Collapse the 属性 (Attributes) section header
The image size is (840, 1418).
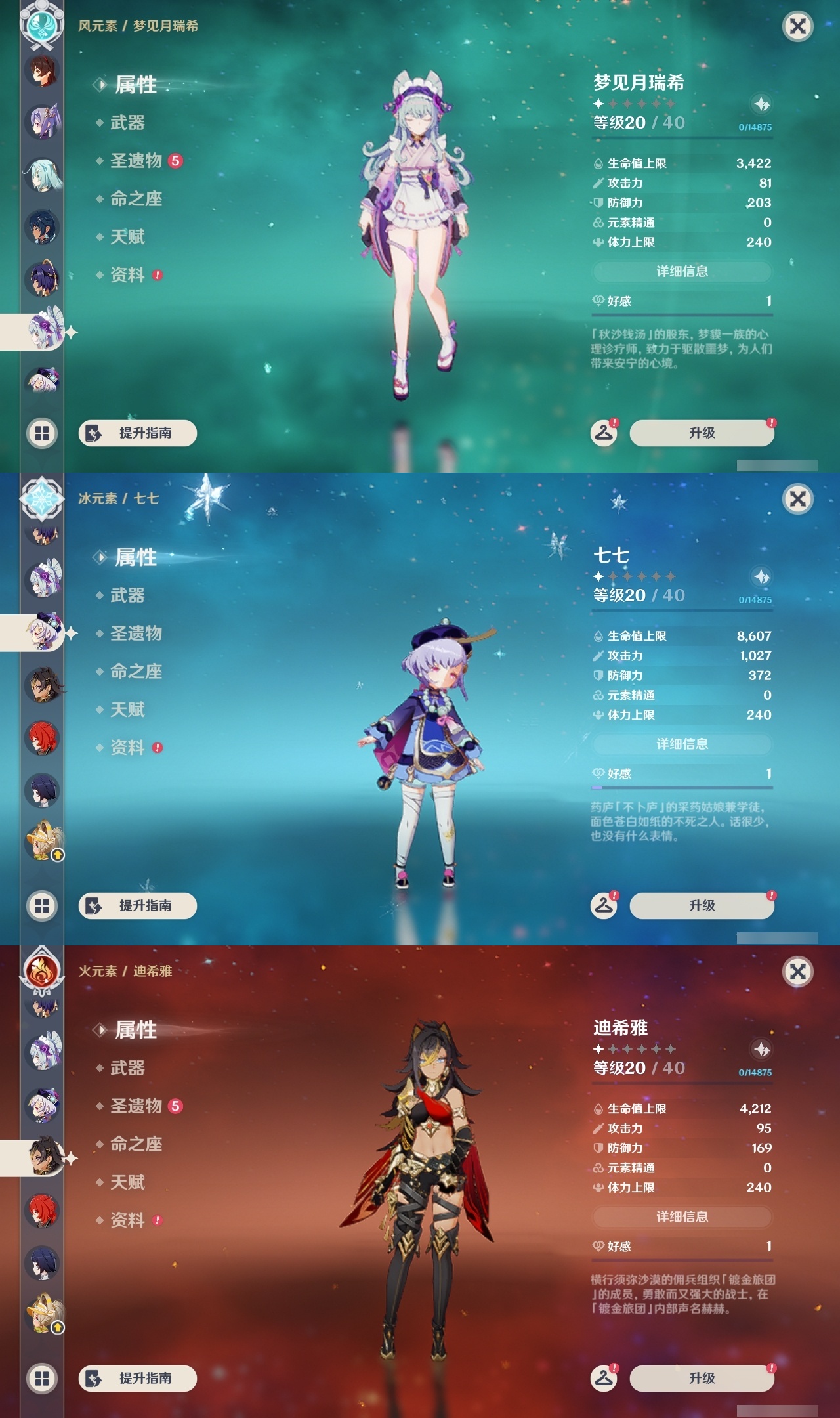[x=135, y=84]
